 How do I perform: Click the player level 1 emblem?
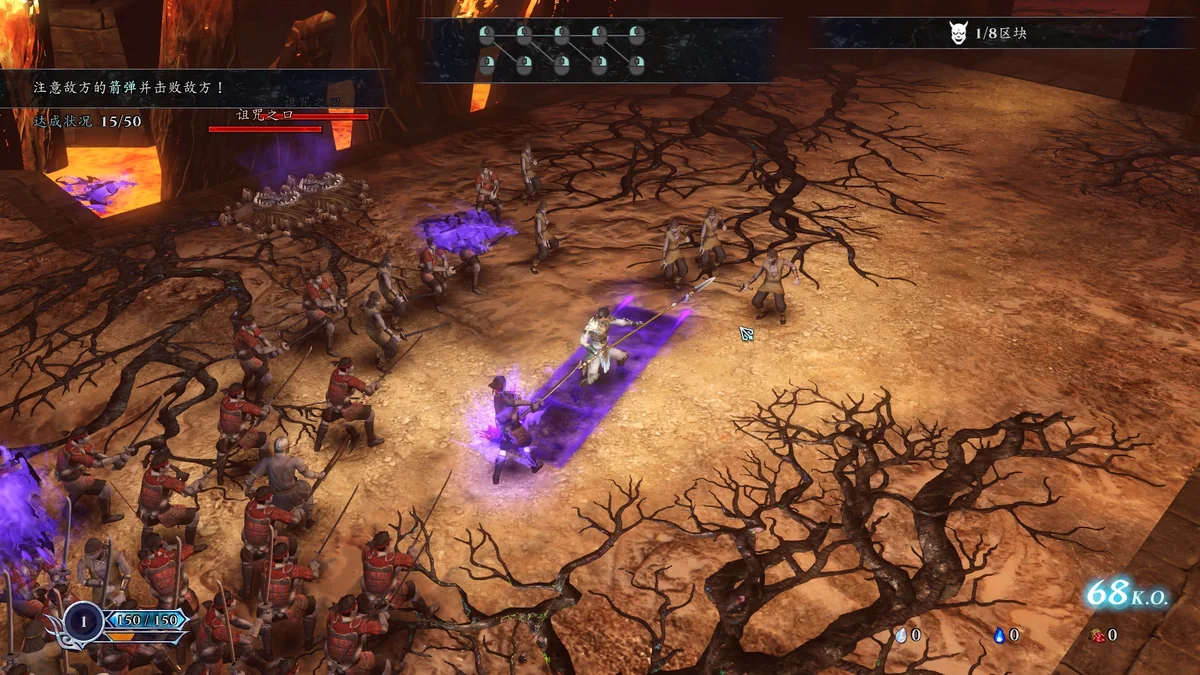pyautogui.click(x=83, y=620)
